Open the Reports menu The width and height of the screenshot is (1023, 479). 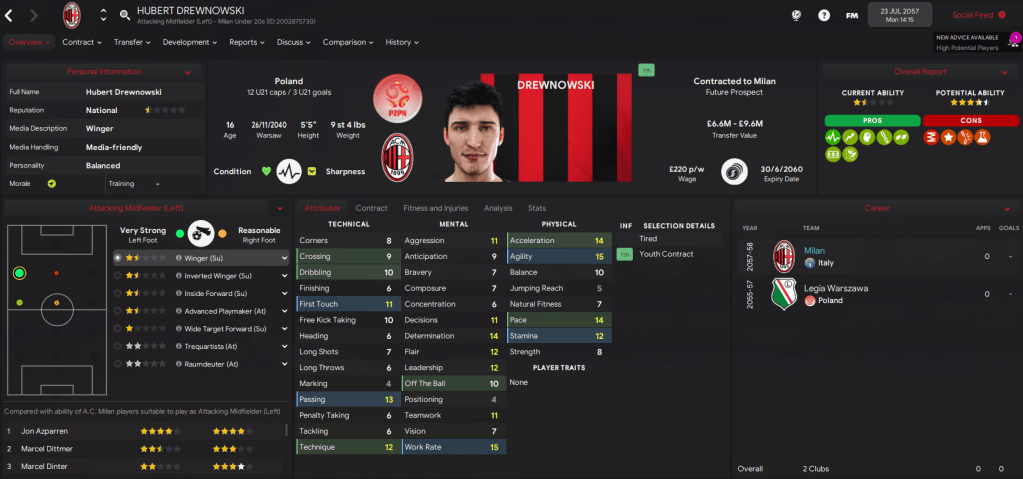point(246,42)
